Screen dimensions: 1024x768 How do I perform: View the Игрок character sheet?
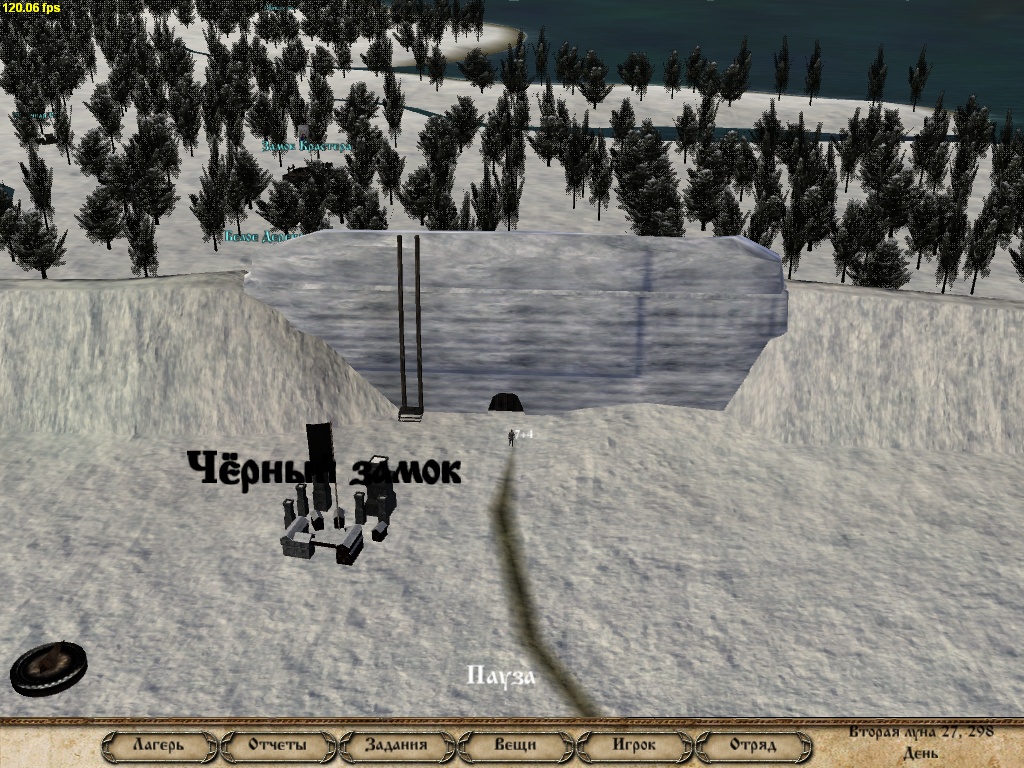point(634,745)
